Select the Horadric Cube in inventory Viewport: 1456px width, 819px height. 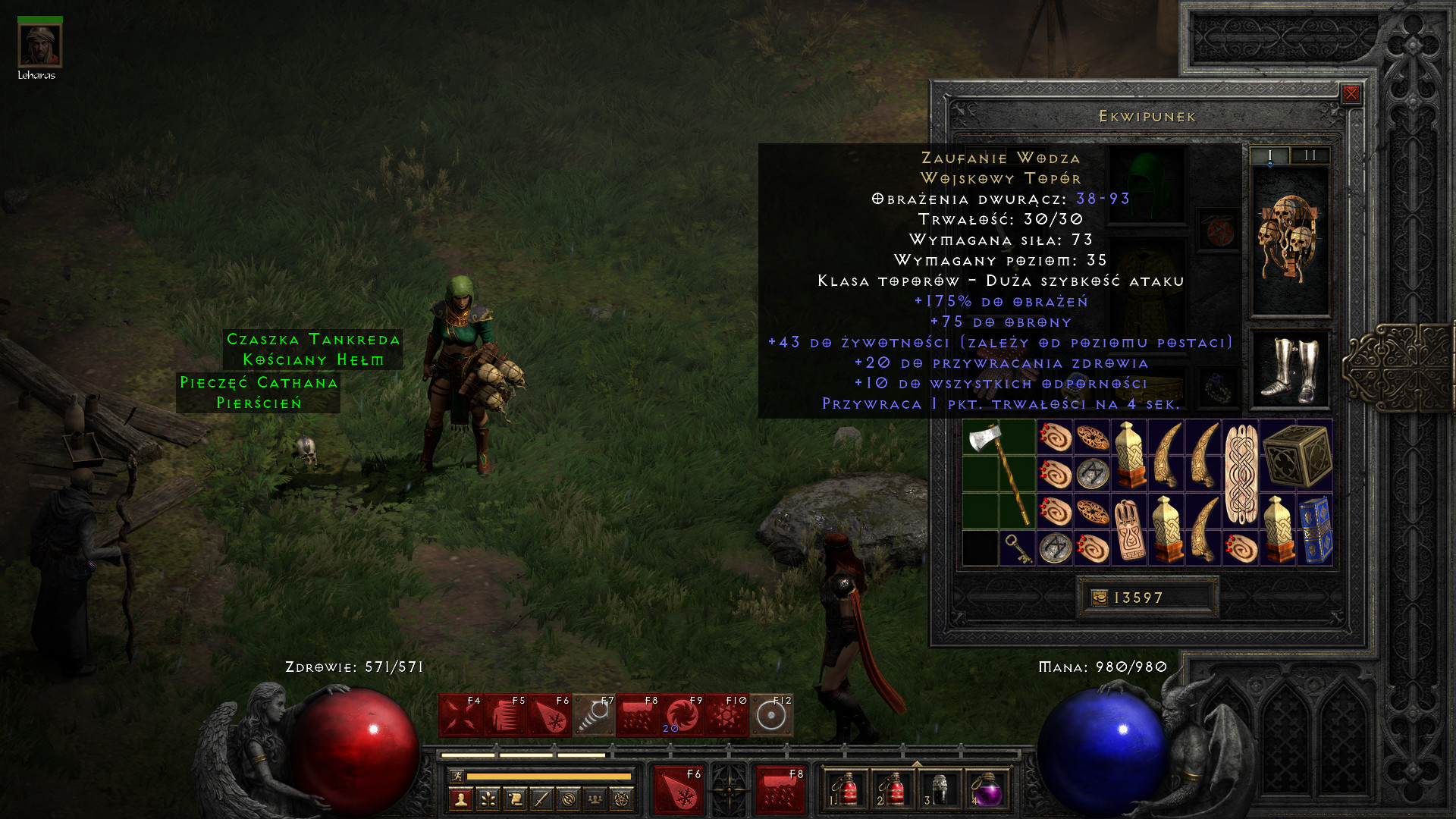[x=1297, y=456]
